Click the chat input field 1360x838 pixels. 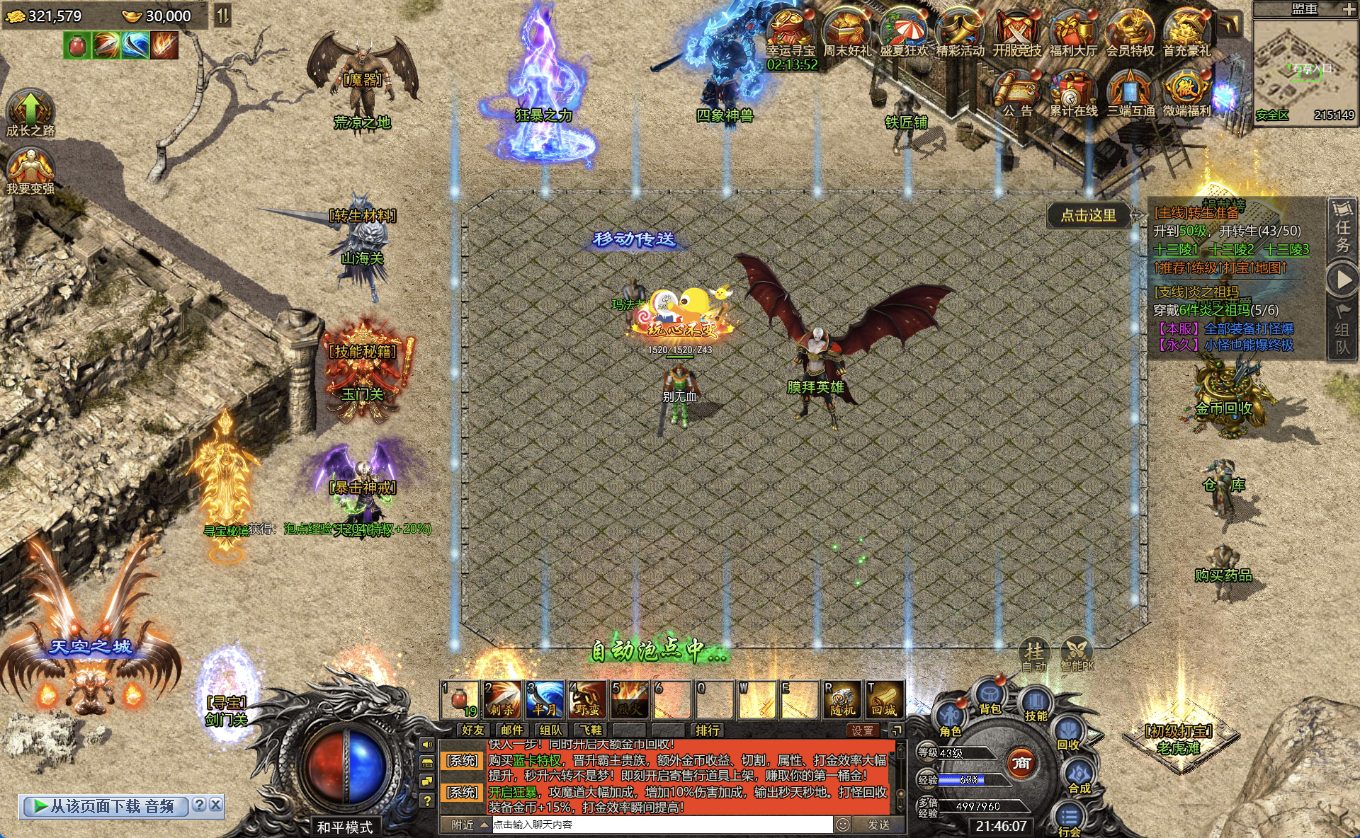pos(660,825)
